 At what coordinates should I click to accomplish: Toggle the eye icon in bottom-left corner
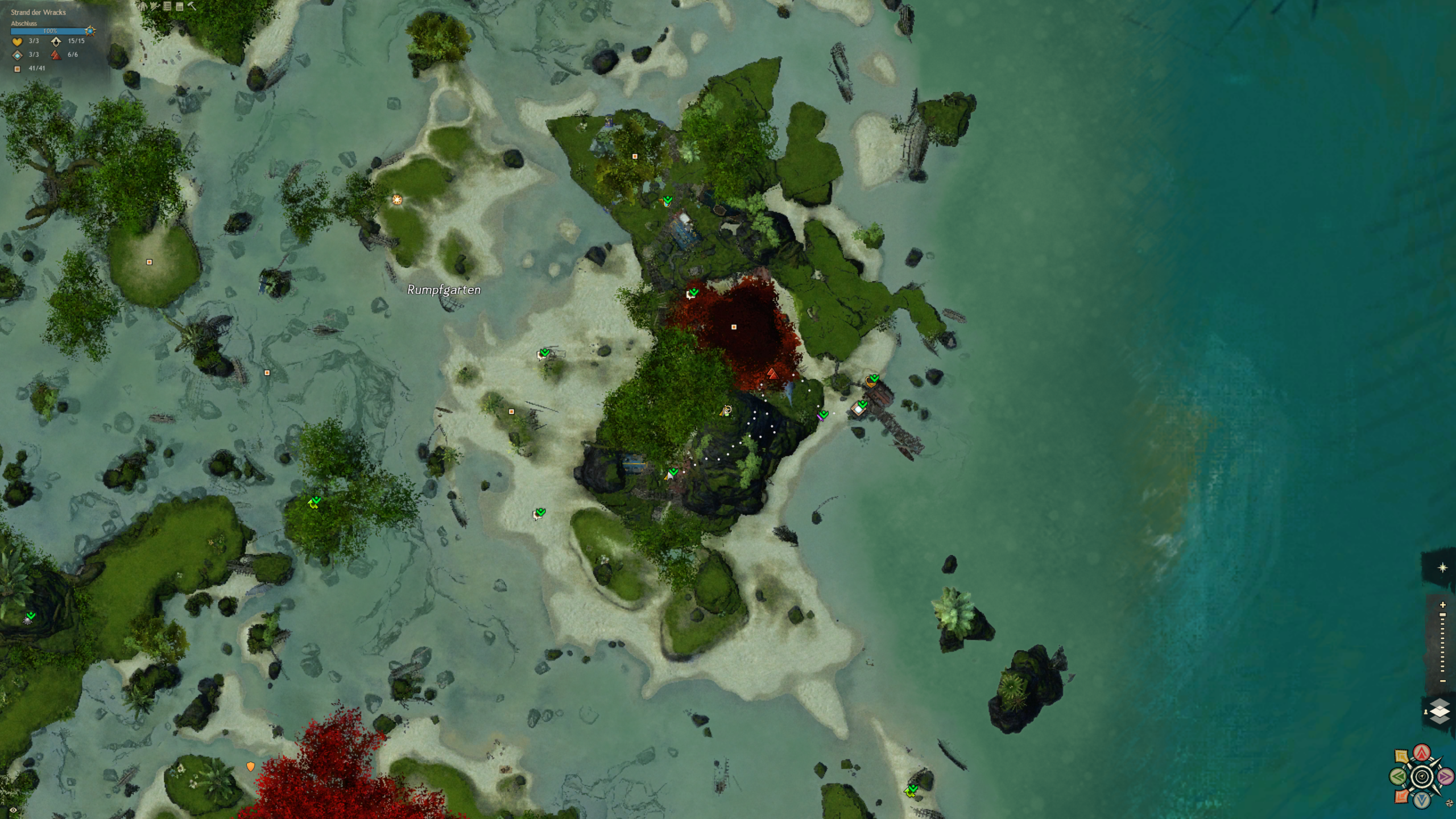pos(13,810)
